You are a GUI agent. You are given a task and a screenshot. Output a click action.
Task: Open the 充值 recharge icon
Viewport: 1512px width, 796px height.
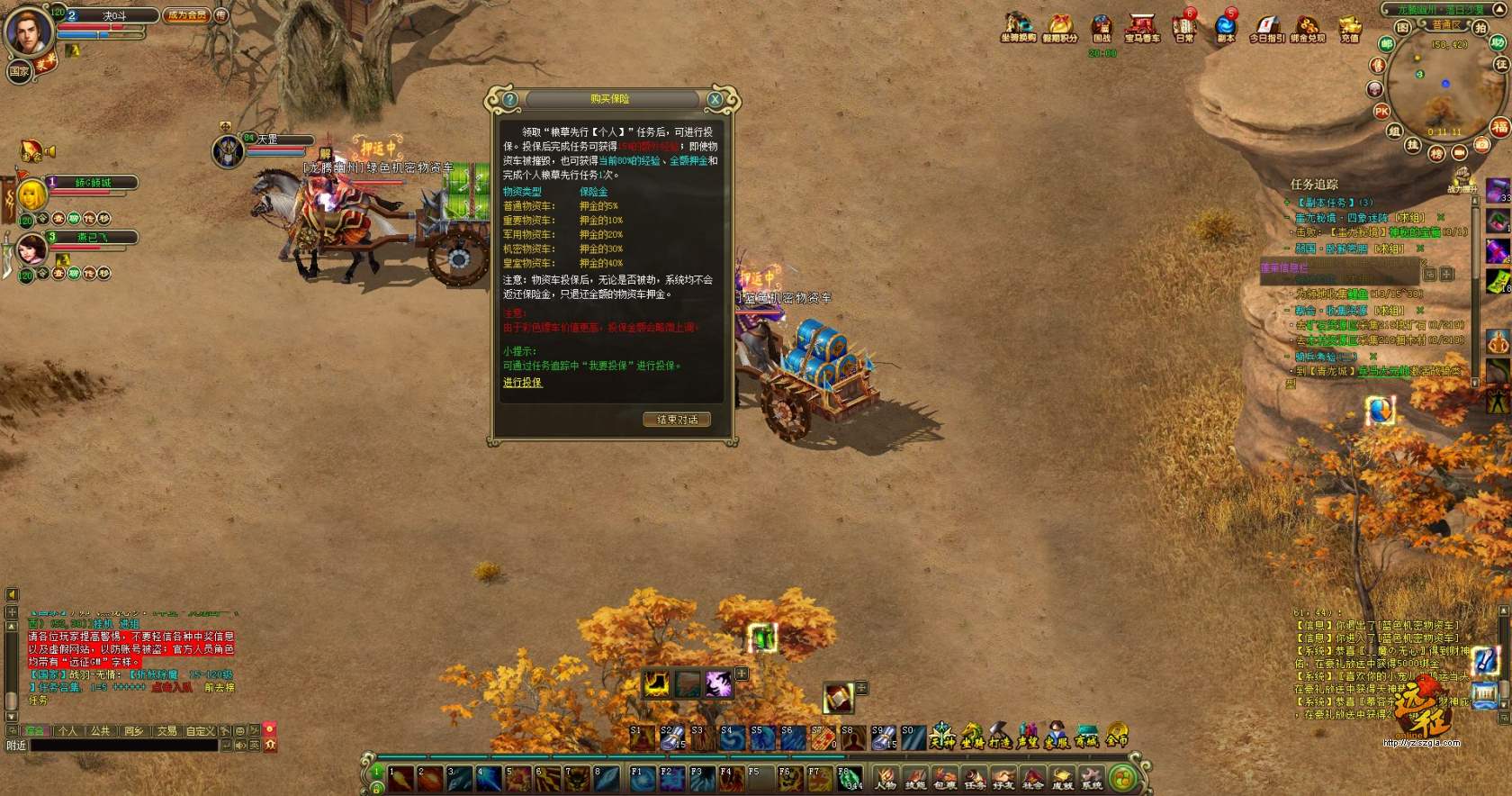(x=1349, y=27)
